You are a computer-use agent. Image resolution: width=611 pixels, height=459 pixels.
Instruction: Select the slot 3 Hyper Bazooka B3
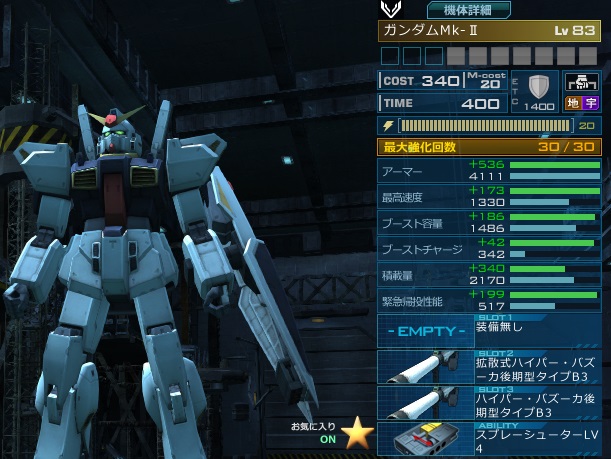pyautogui.click(x=490, y=403)
